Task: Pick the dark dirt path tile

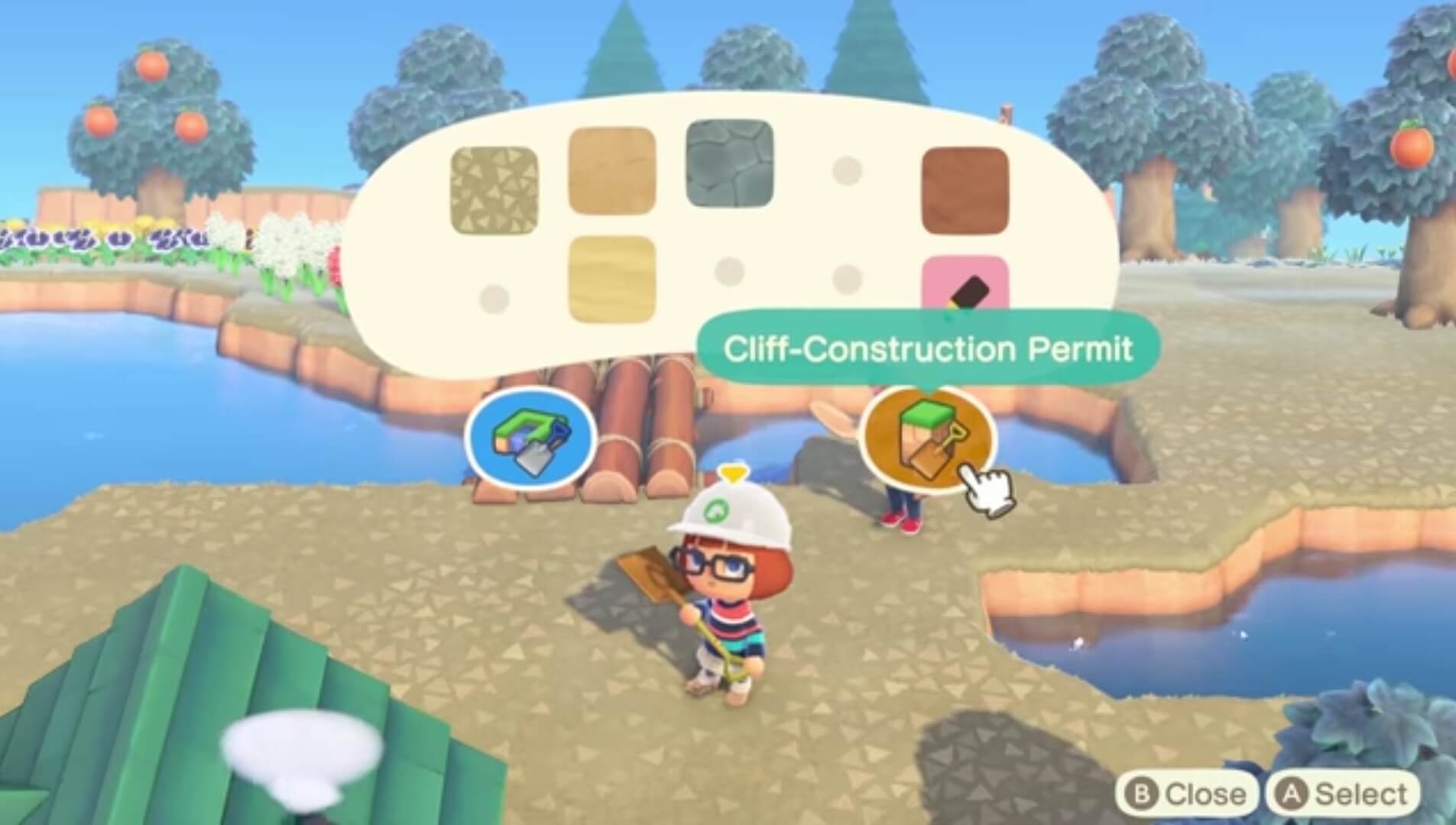Action: point(965,189)
